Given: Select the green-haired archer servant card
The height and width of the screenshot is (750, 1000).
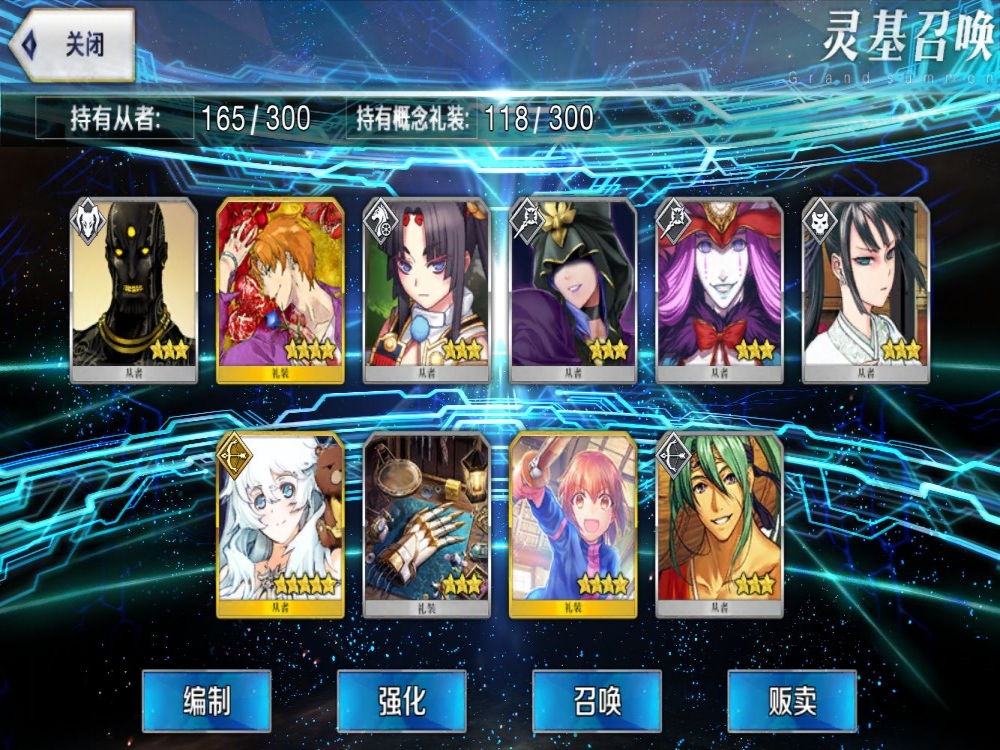Looking at the screenshot, I should [719, 524].
